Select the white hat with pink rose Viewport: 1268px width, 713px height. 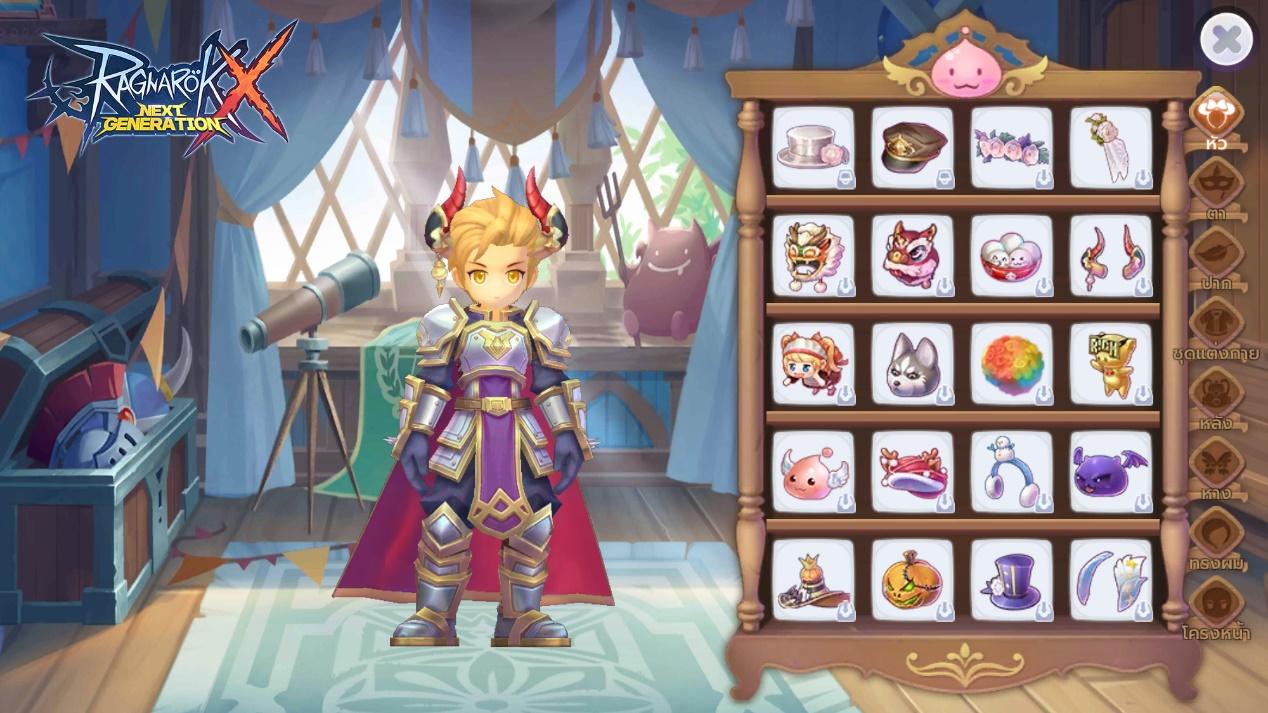click(x=813, y=148)
